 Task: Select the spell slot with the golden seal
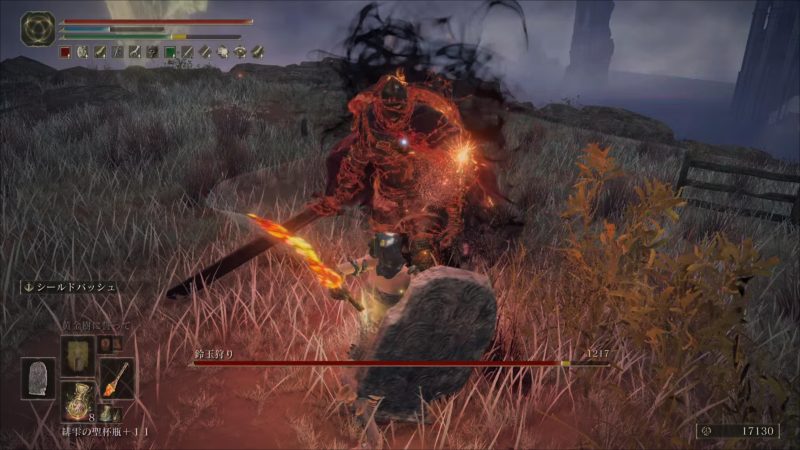77,354
